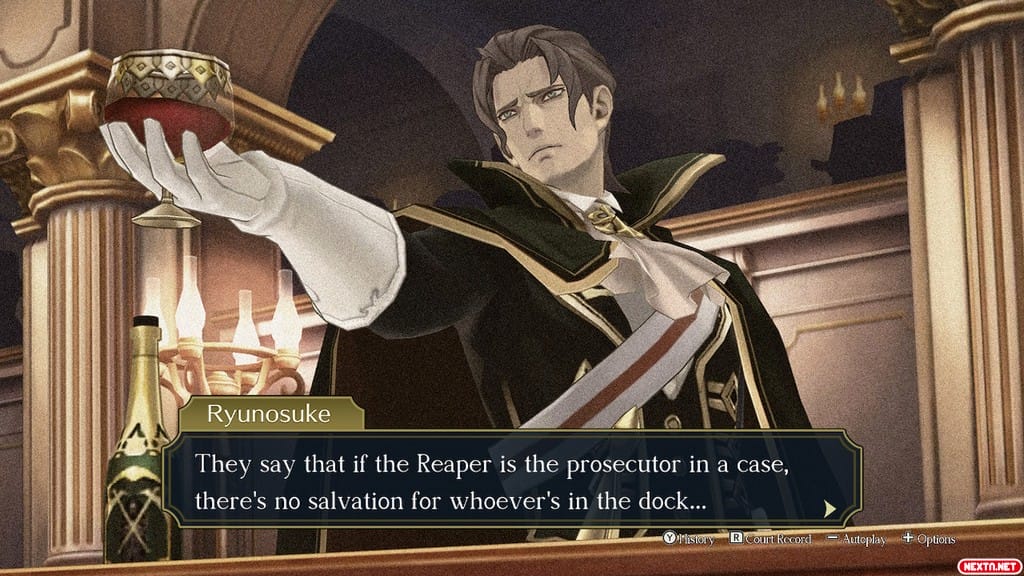Open the dialogue History log
The height and width of the screenshot is (576, 1024).
coord(689,539)
